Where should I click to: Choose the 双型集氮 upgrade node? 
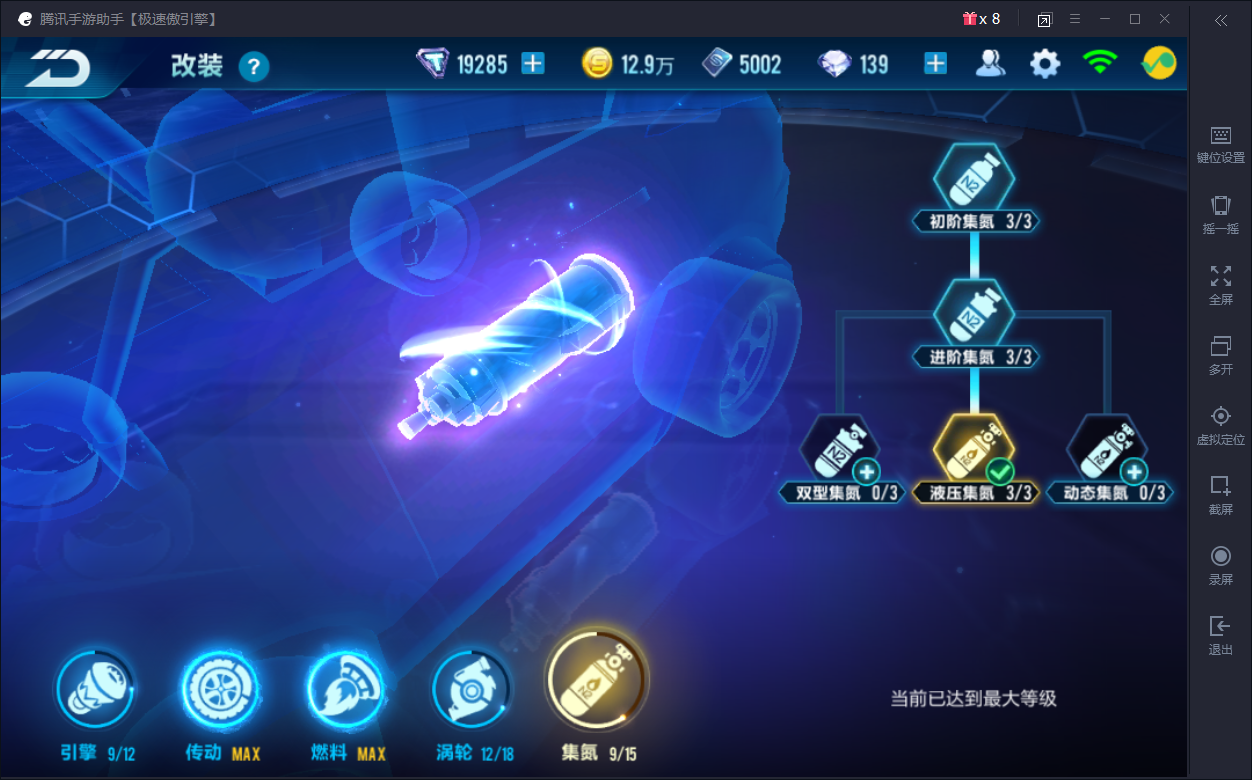pyautogui.click(x=841, y=450)
